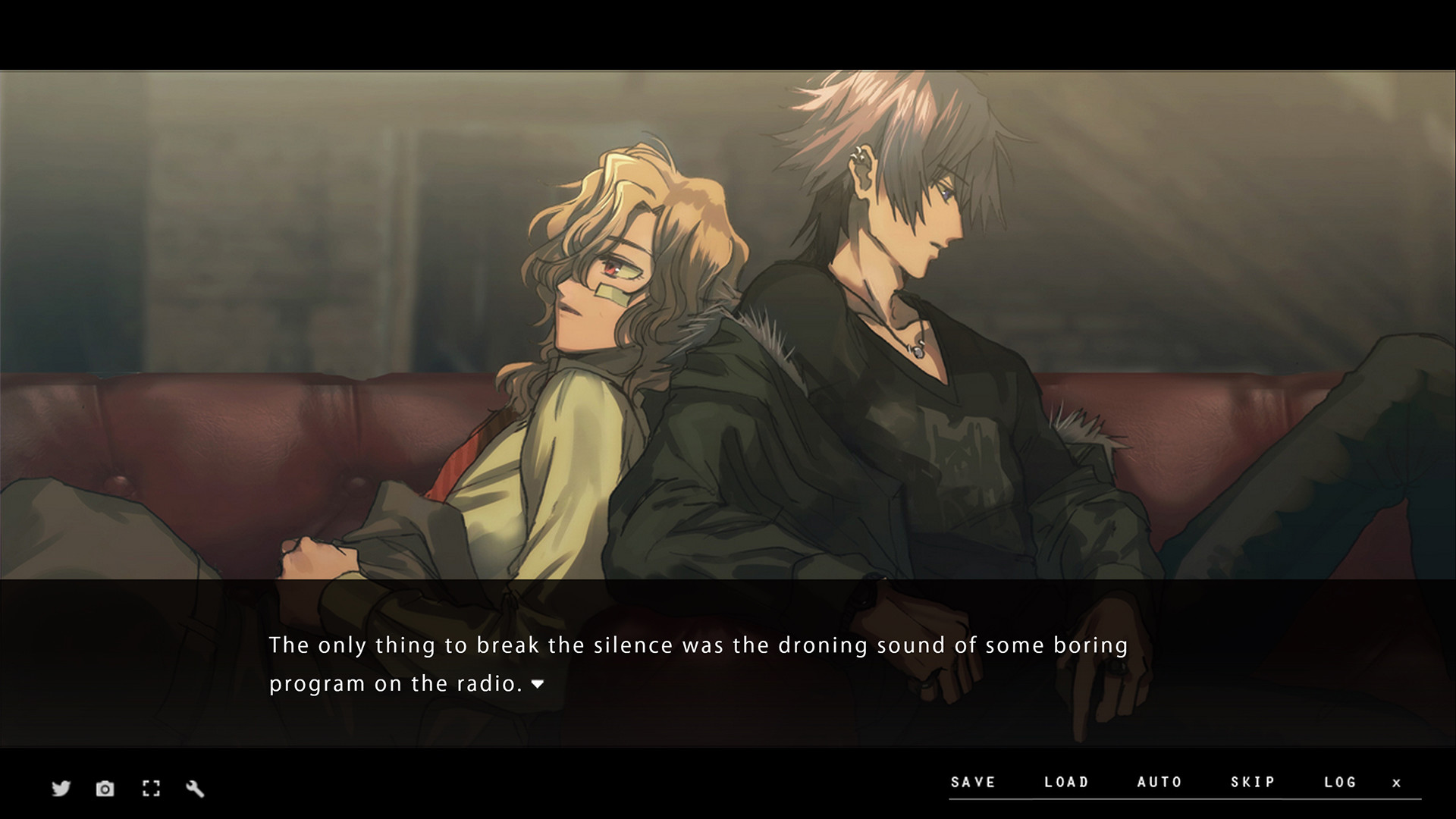Viewport: 1456px width, 819px height.
Task: Select the camera tool to capture the screen
Action: point(105,789)
